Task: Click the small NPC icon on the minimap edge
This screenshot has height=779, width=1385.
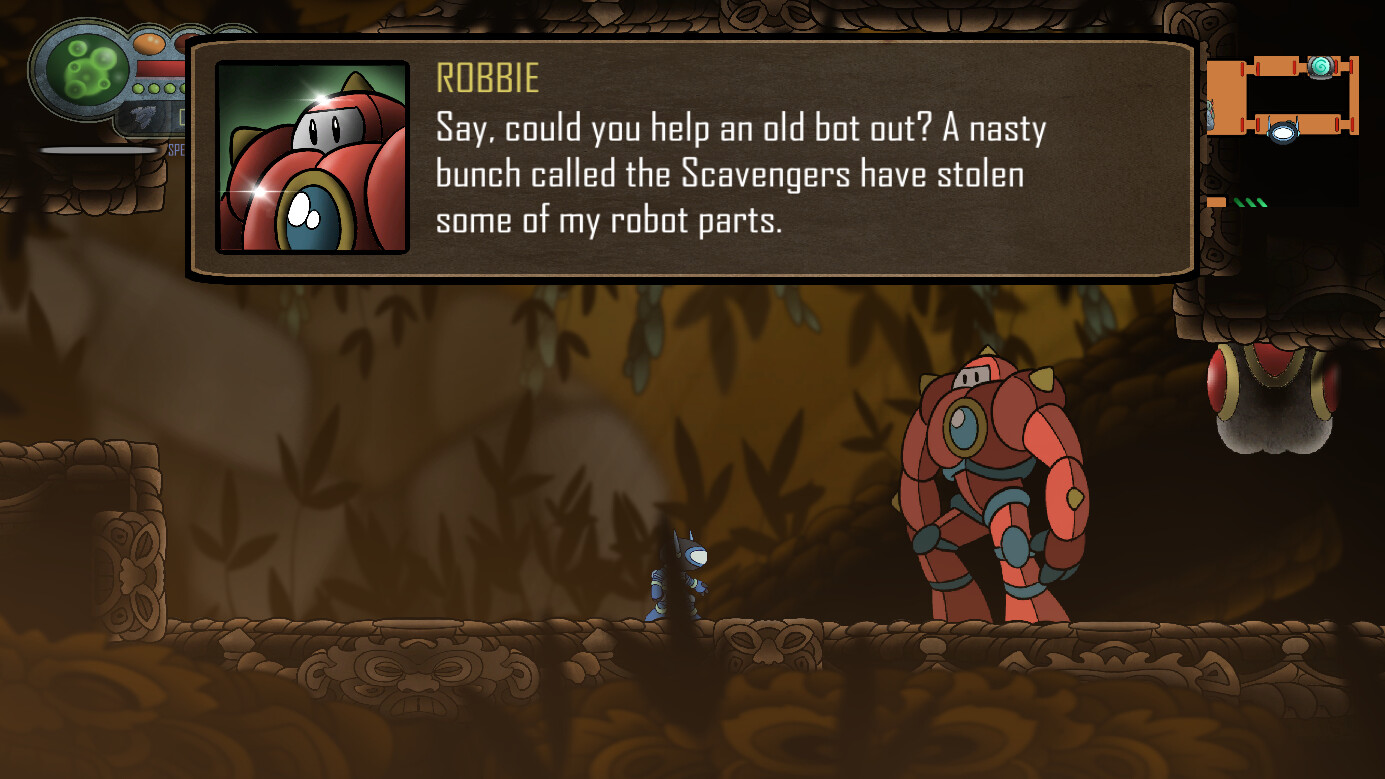Action: (x=1211, y=113)
